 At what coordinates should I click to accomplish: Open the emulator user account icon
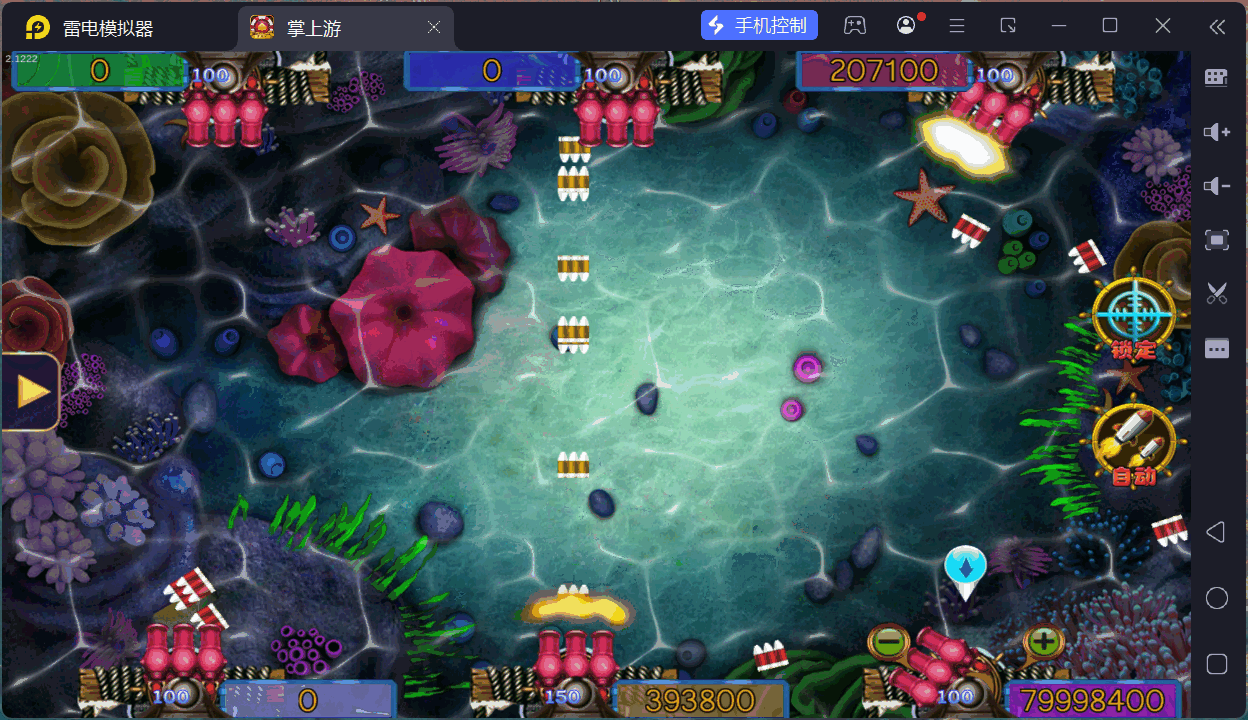coord(906,26)
